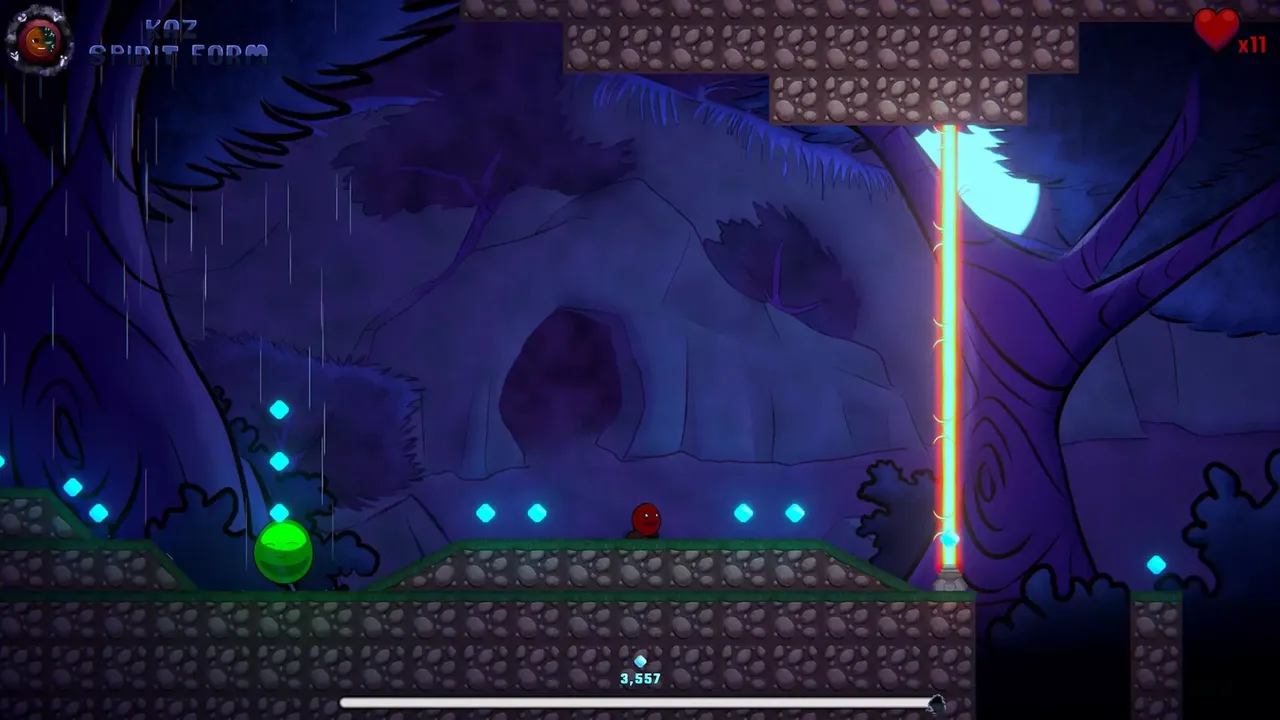This screenshot has height=720, width=1280.
Task: Click the Kaz character portrait icon
Action: pyautogui.click(x=38, y=40)
